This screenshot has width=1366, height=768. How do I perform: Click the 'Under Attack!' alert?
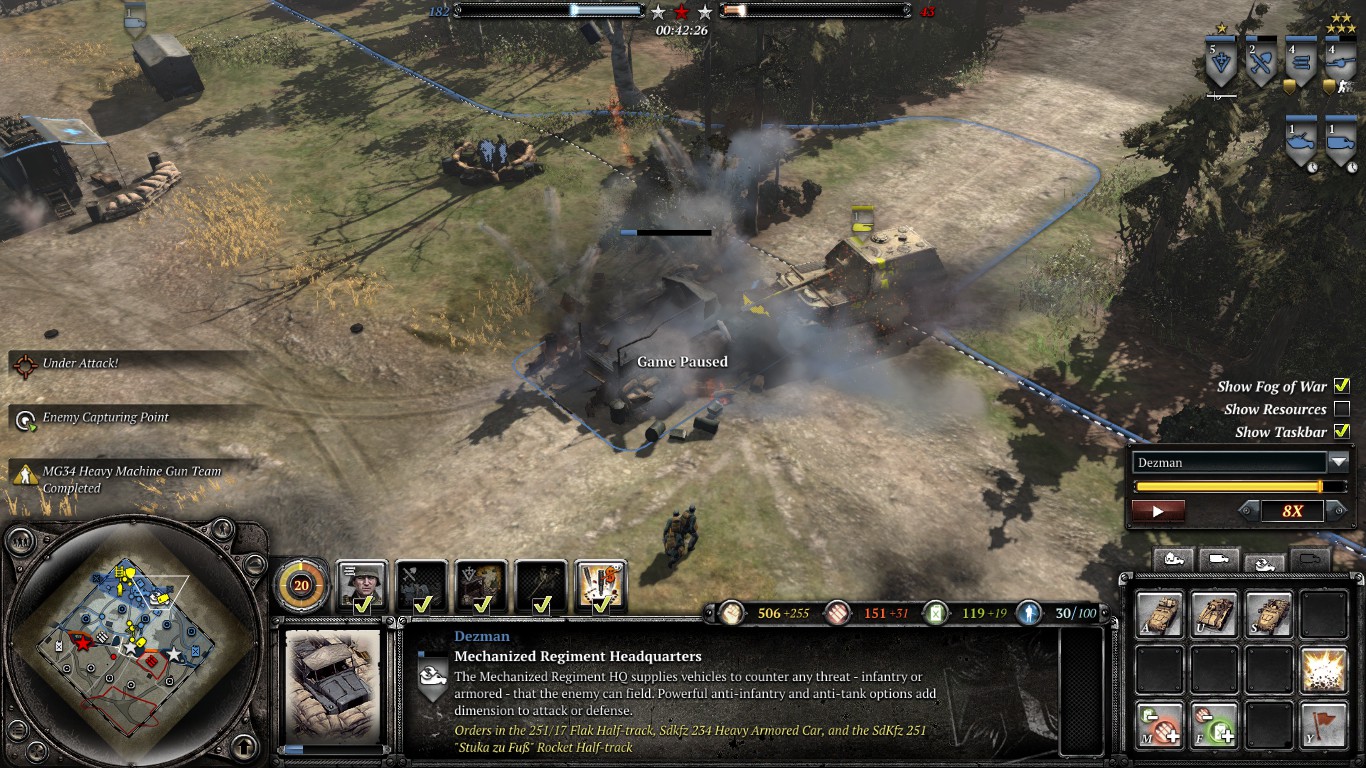pos(80,364)
